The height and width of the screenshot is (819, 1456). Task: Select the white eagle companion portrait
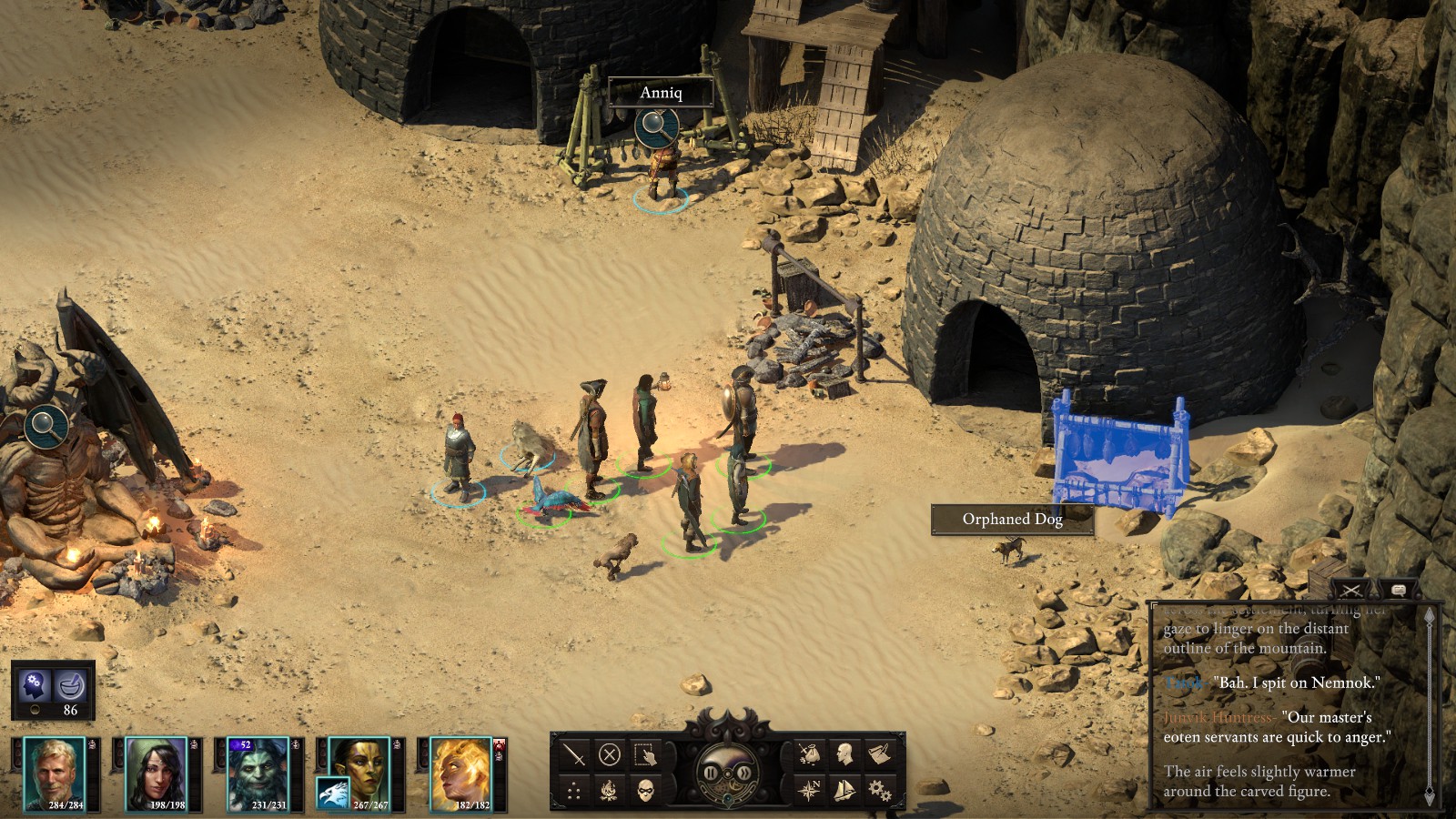tap(333, 794)
